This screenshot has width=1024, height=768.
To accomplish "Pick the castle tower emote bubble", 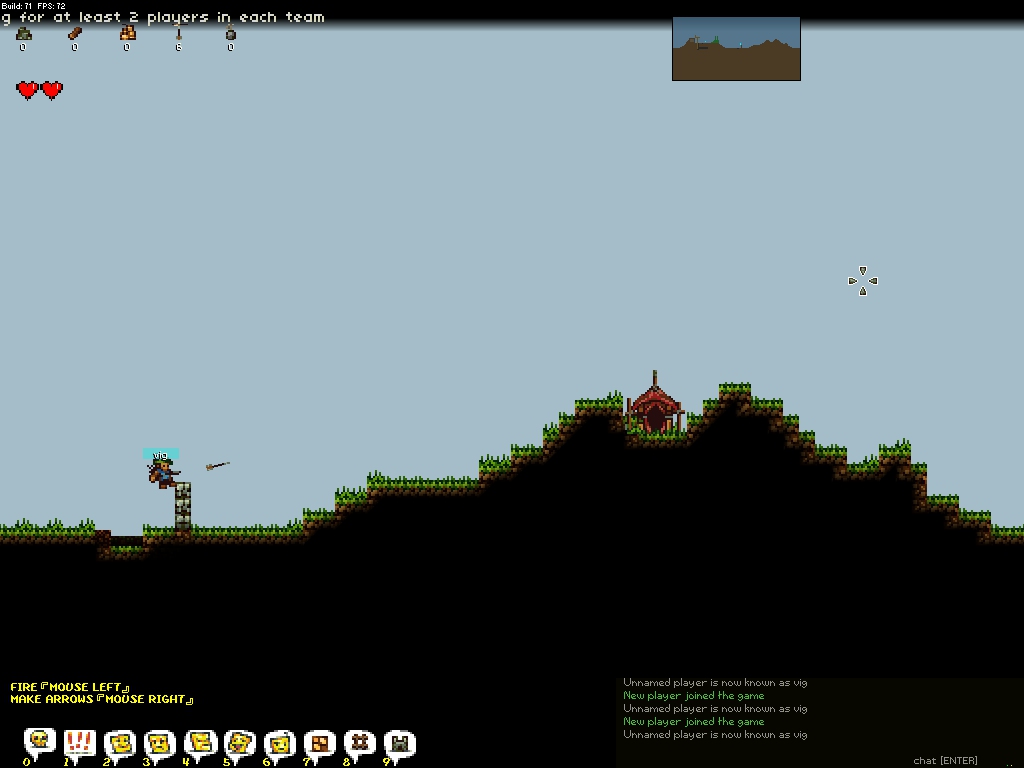I will [x=399, y=742].
